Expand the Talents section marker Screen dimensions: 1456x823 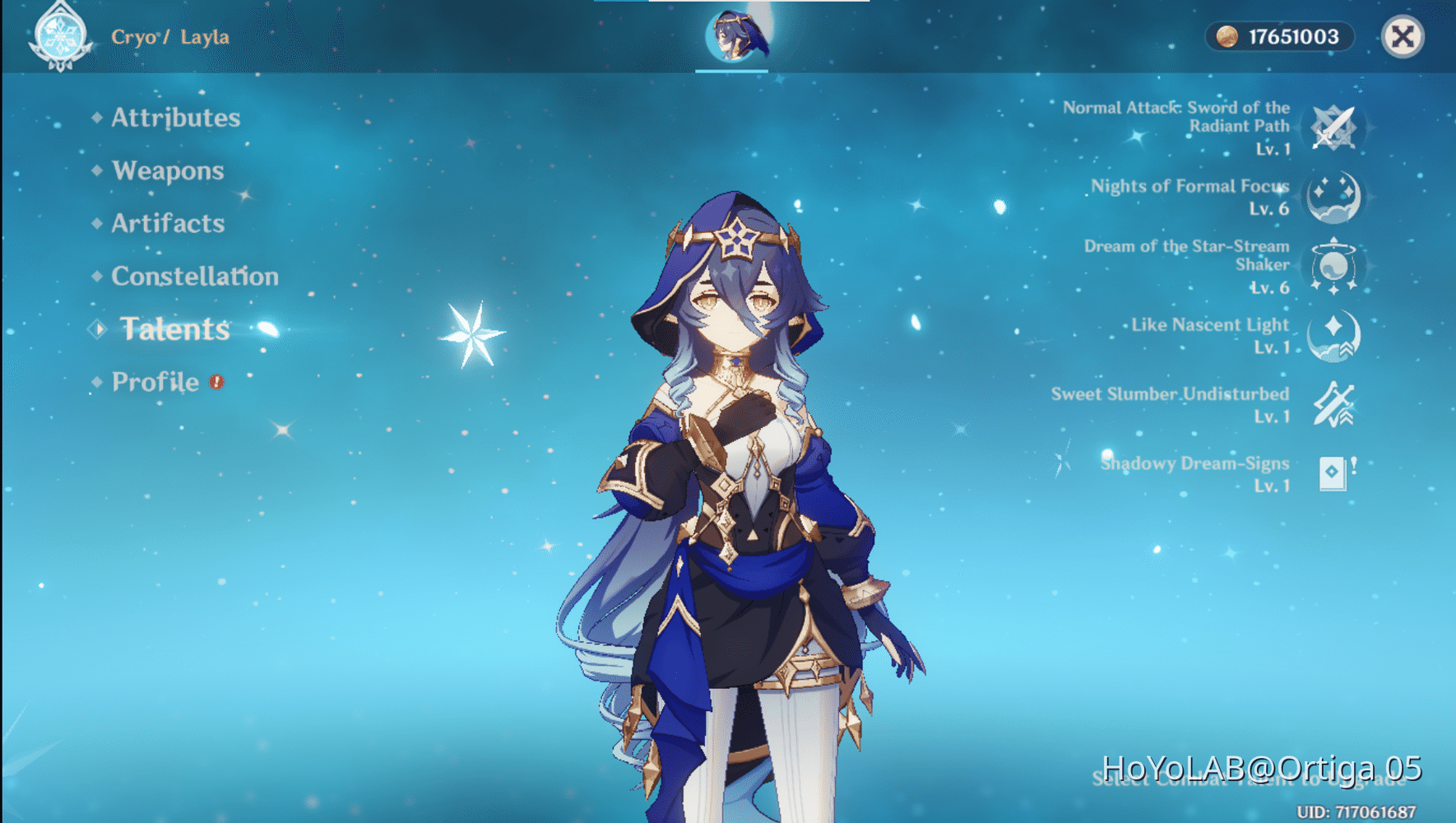pyautogui.click(x=97, y=329)
